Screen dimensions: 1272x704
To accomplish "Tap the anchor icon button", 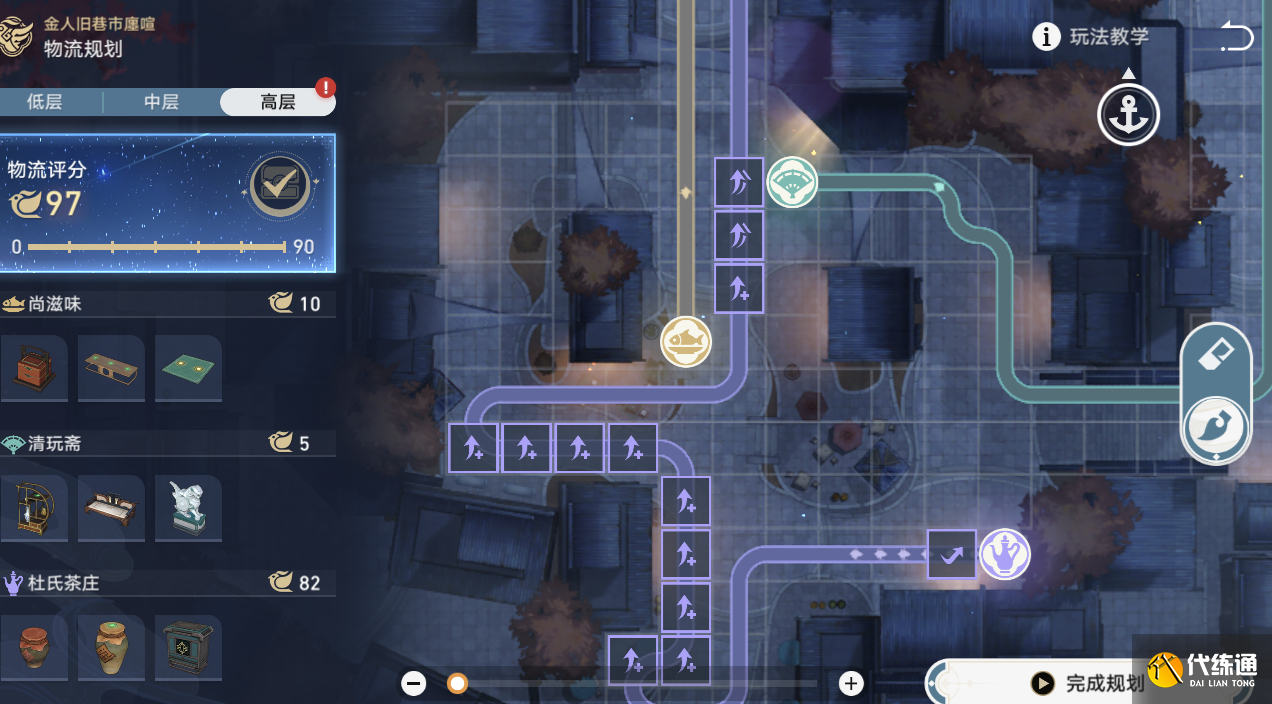I will [x=1128, y=115].
